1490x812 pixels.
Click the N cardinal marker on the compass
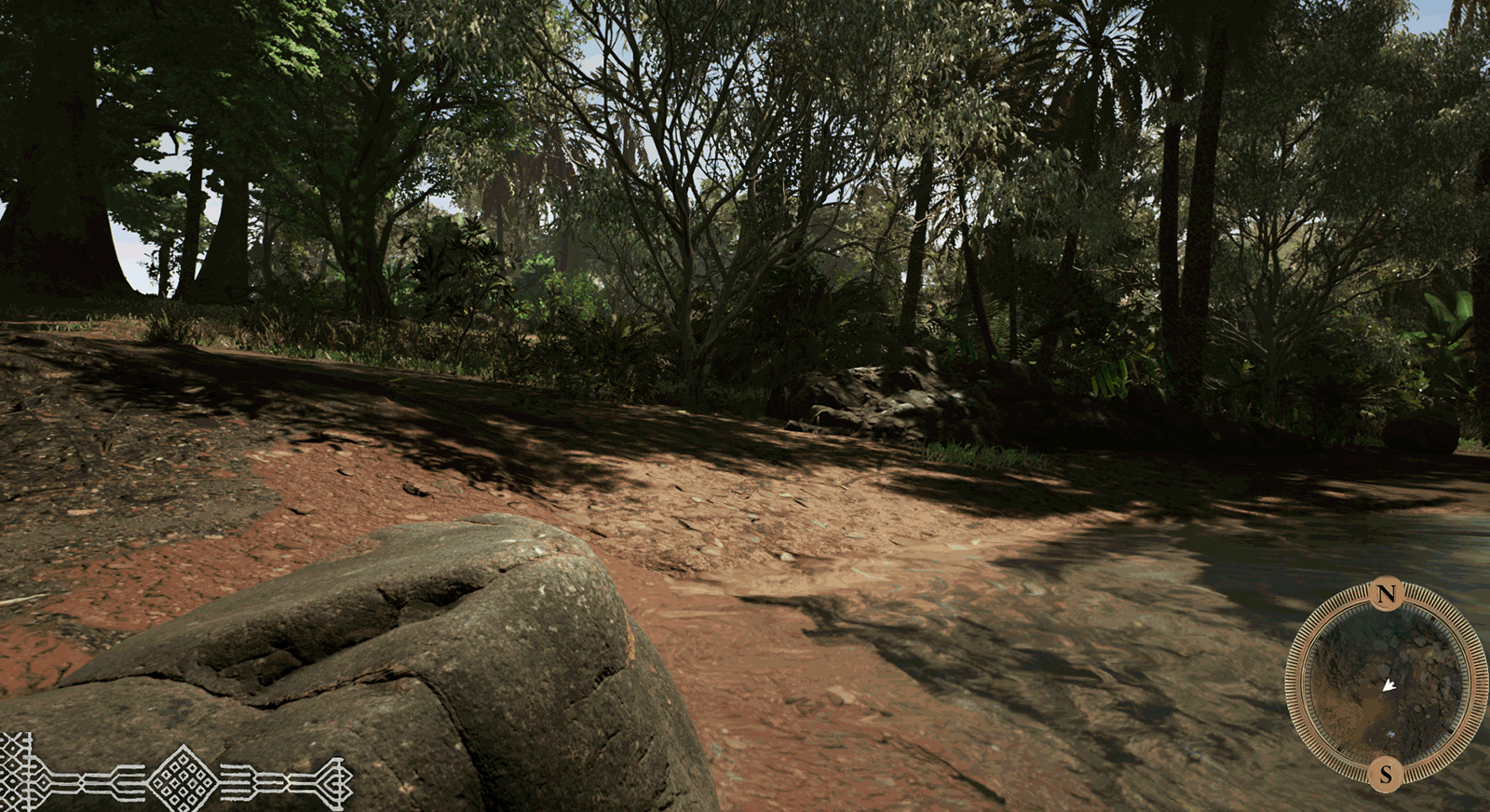pos(1385,593)
